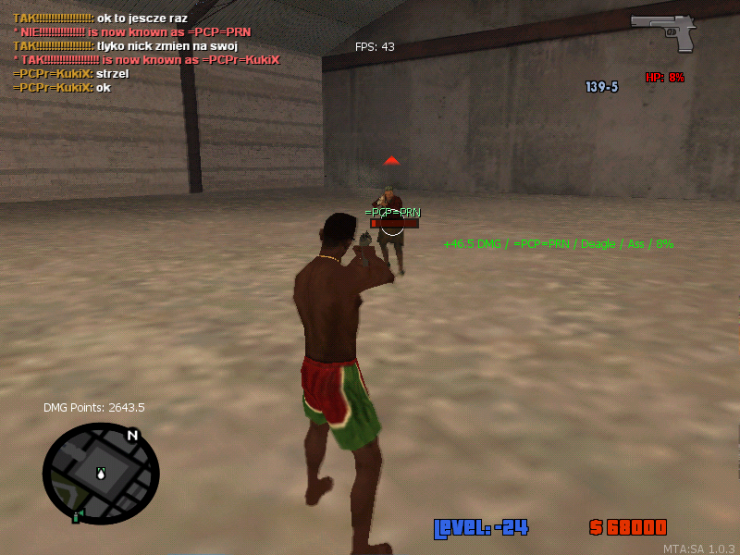The width and height of the screenshot is (740, 555).
Task: Click the chat message log
Action: (x=145, y=53)
